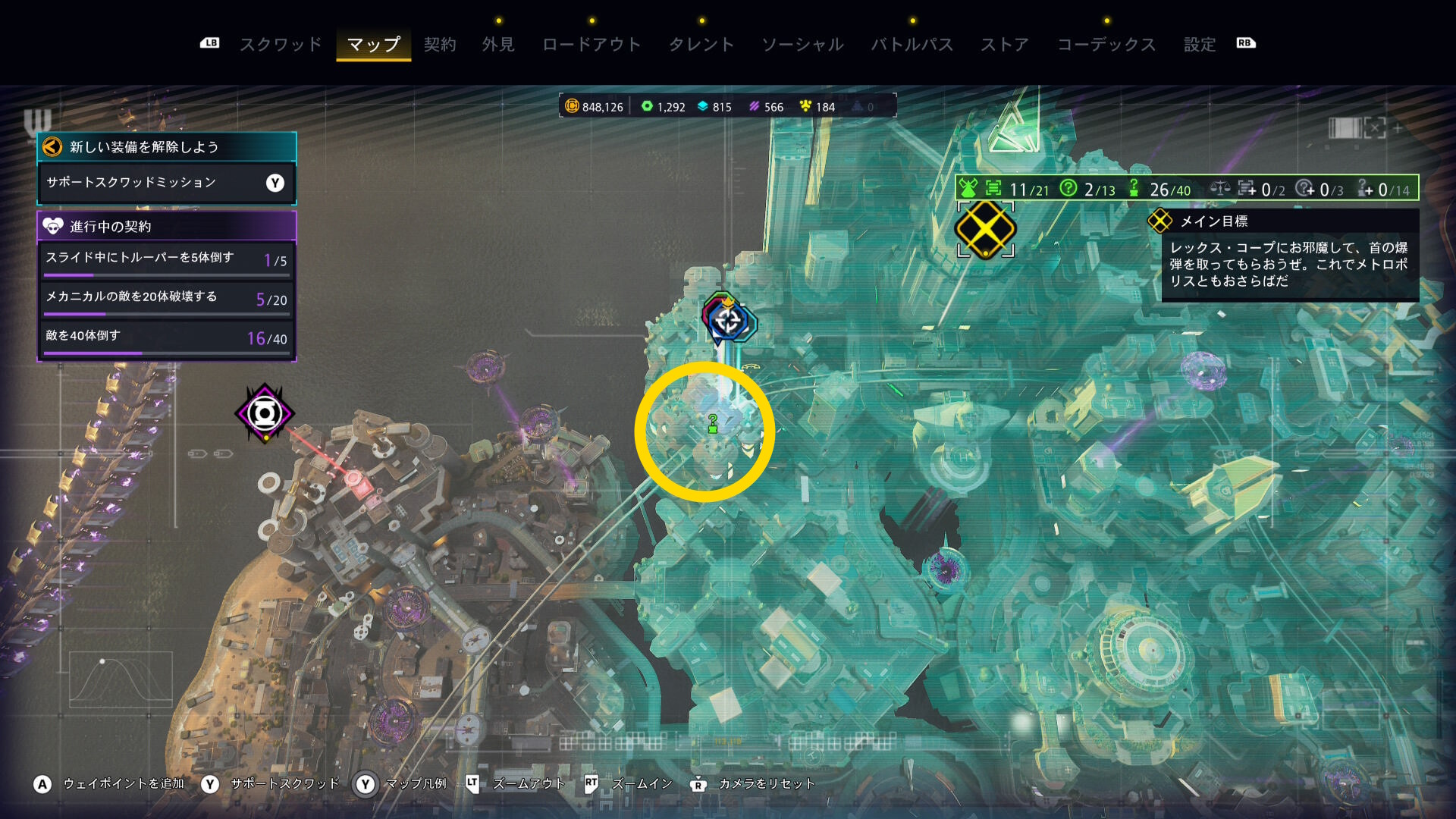Visit the ストア tab
This screenshot has width=1456, height=819.
[1005, 45]
